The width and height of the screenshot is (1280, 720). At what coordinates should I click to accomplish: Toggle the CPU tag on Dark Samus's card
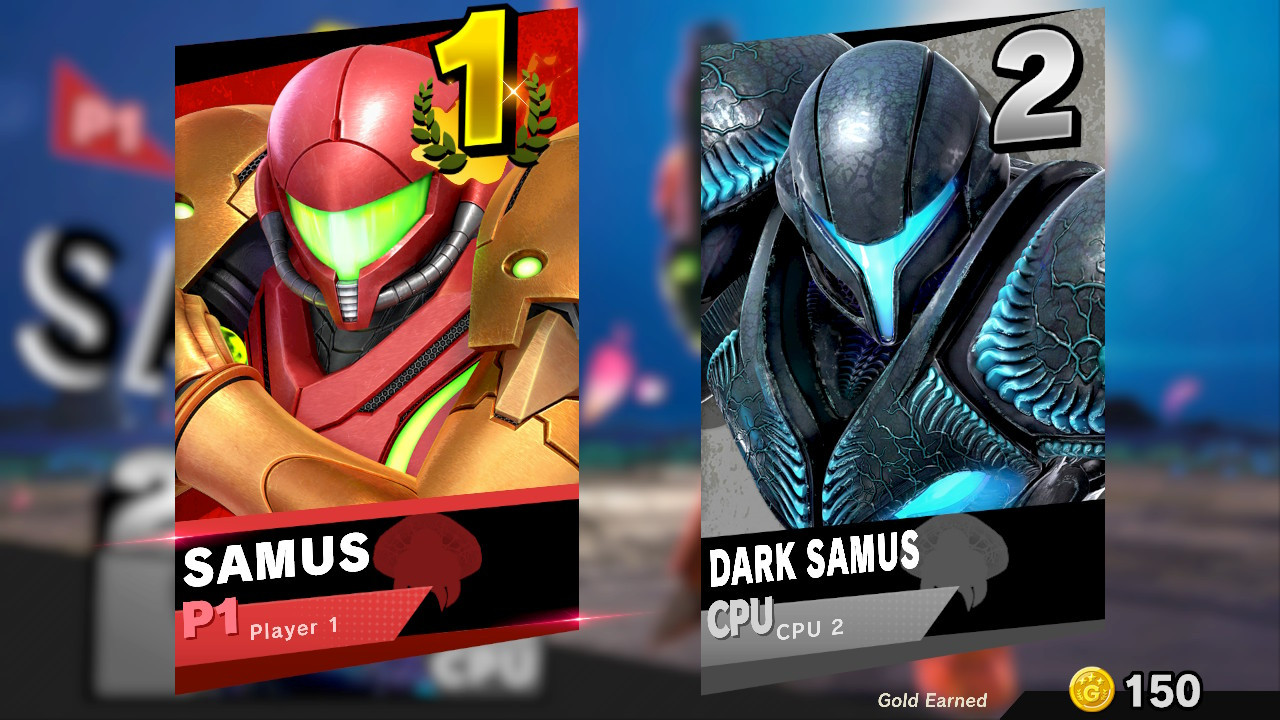coord(742,618)
